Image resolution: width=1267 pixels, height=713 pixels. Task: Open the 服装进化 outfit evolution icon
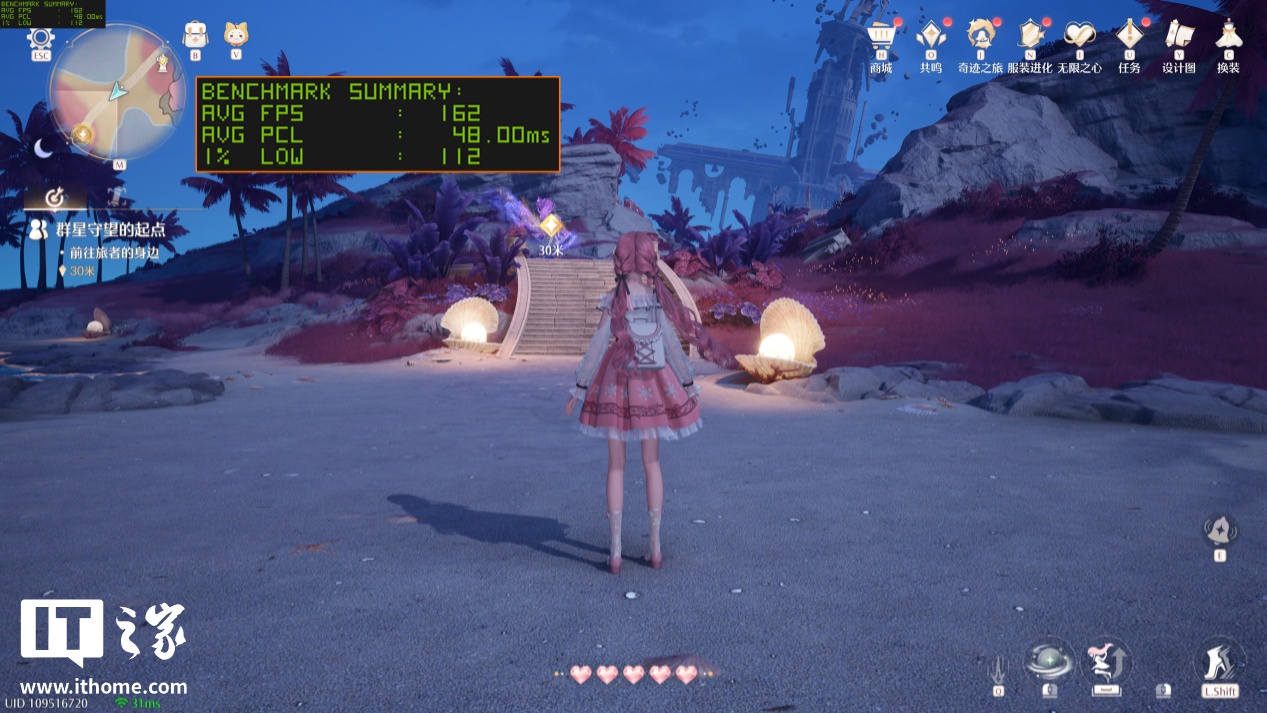coord(1029,36)
